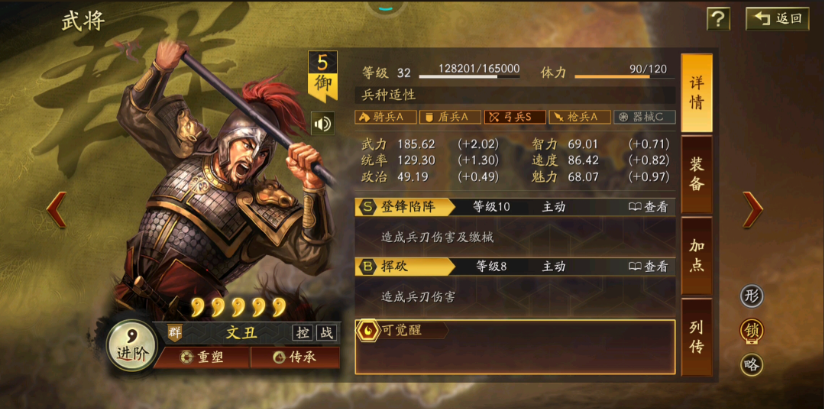Toggle the 锁 lock icon
This screenshot has width=824, height=409.
pos(752,330)
